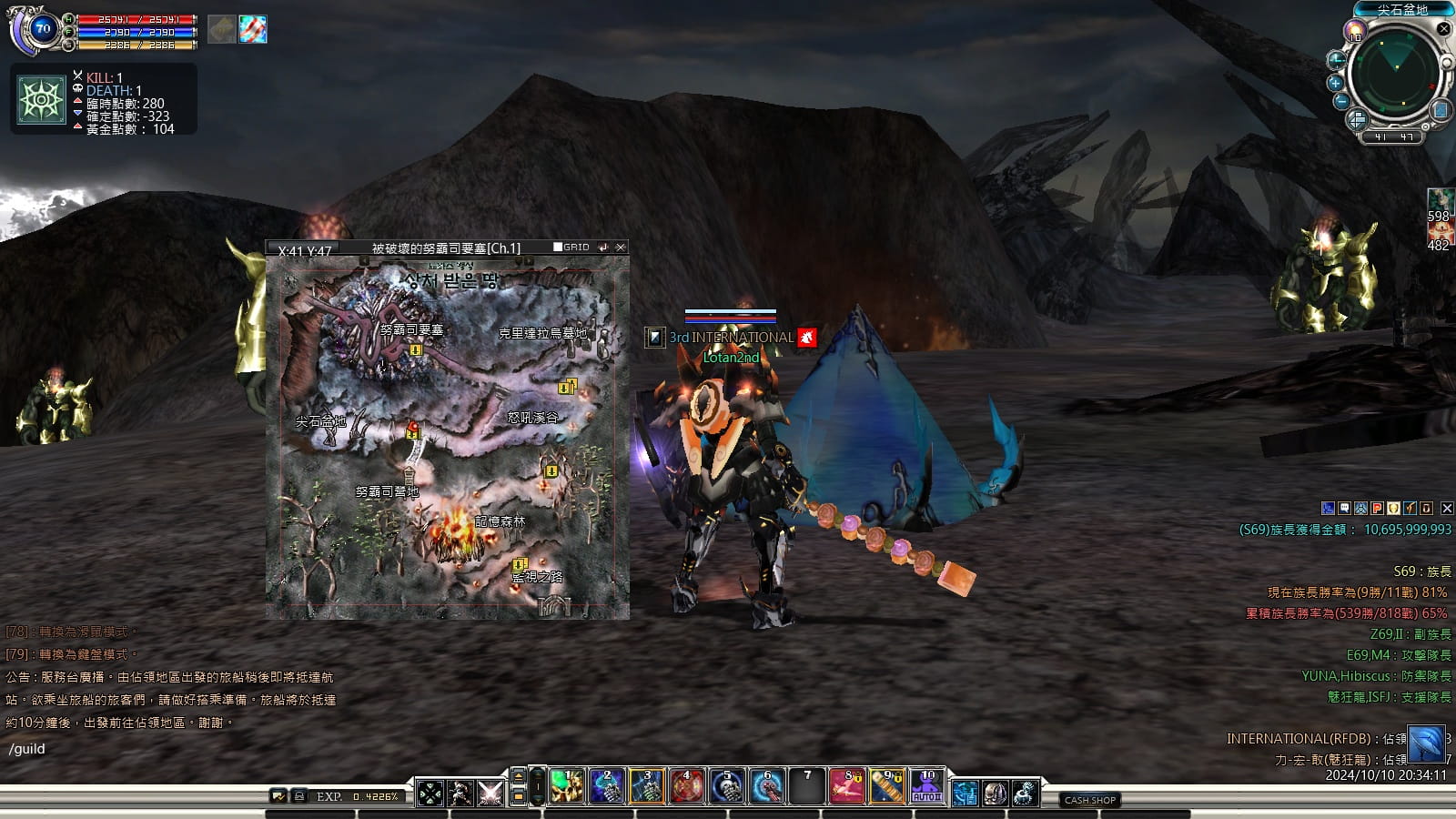Screen dimensions: 1456x819
Task: Use the skull skill in slot 5
Action: point(726,787)
